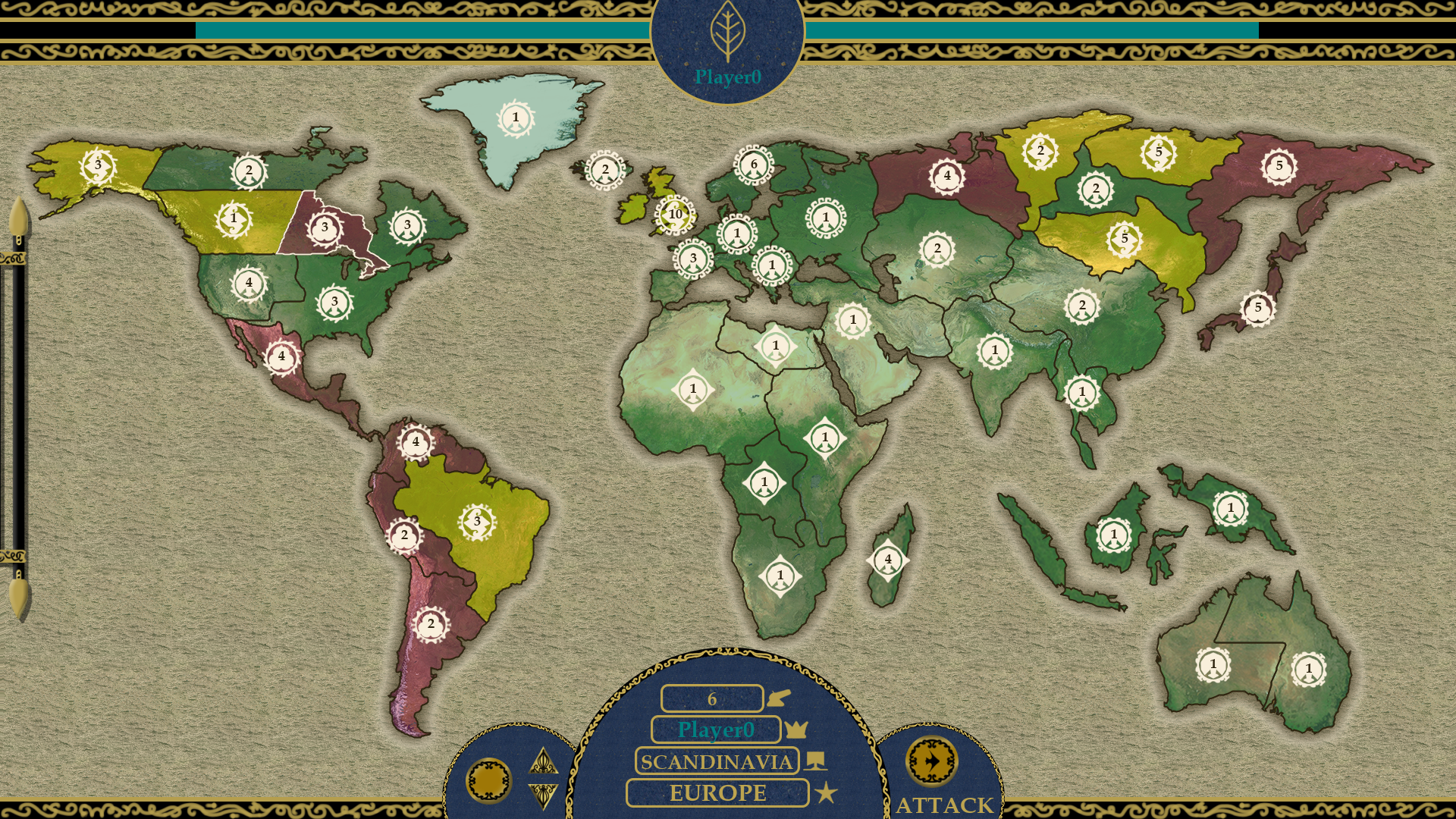
Task: Select Scandinavia's troop marker showing 6
Action: pyautogui.click(x=753, y=165)
